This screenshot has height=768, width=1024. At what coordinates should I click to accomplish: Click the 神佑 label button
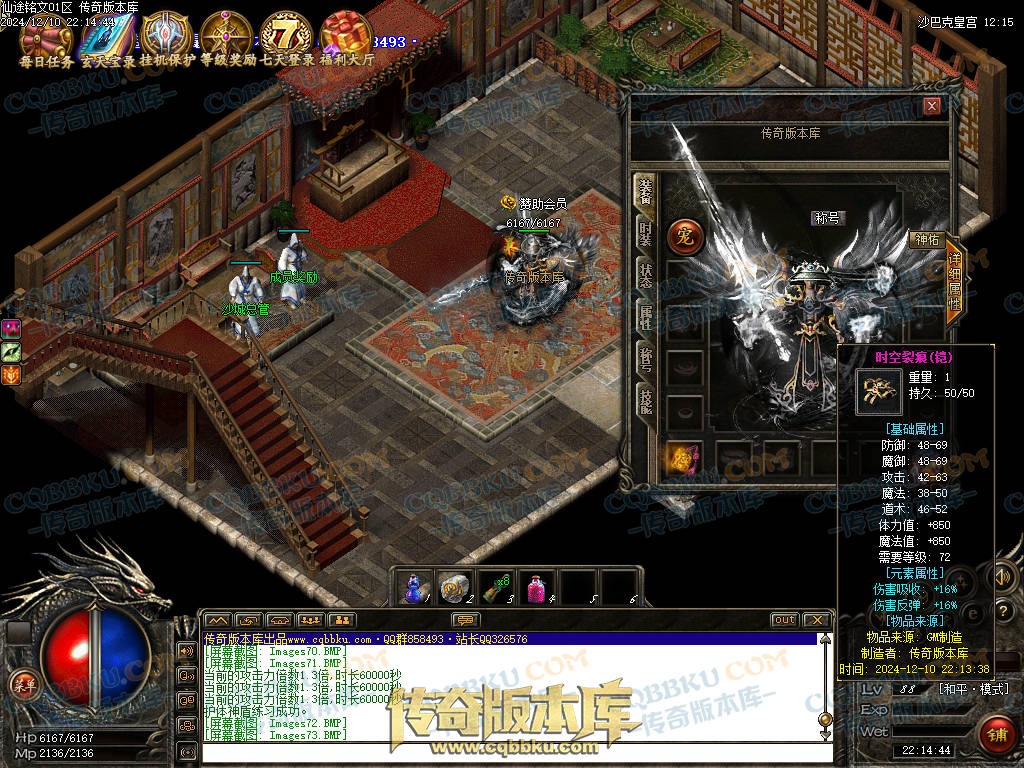[926, 239]
